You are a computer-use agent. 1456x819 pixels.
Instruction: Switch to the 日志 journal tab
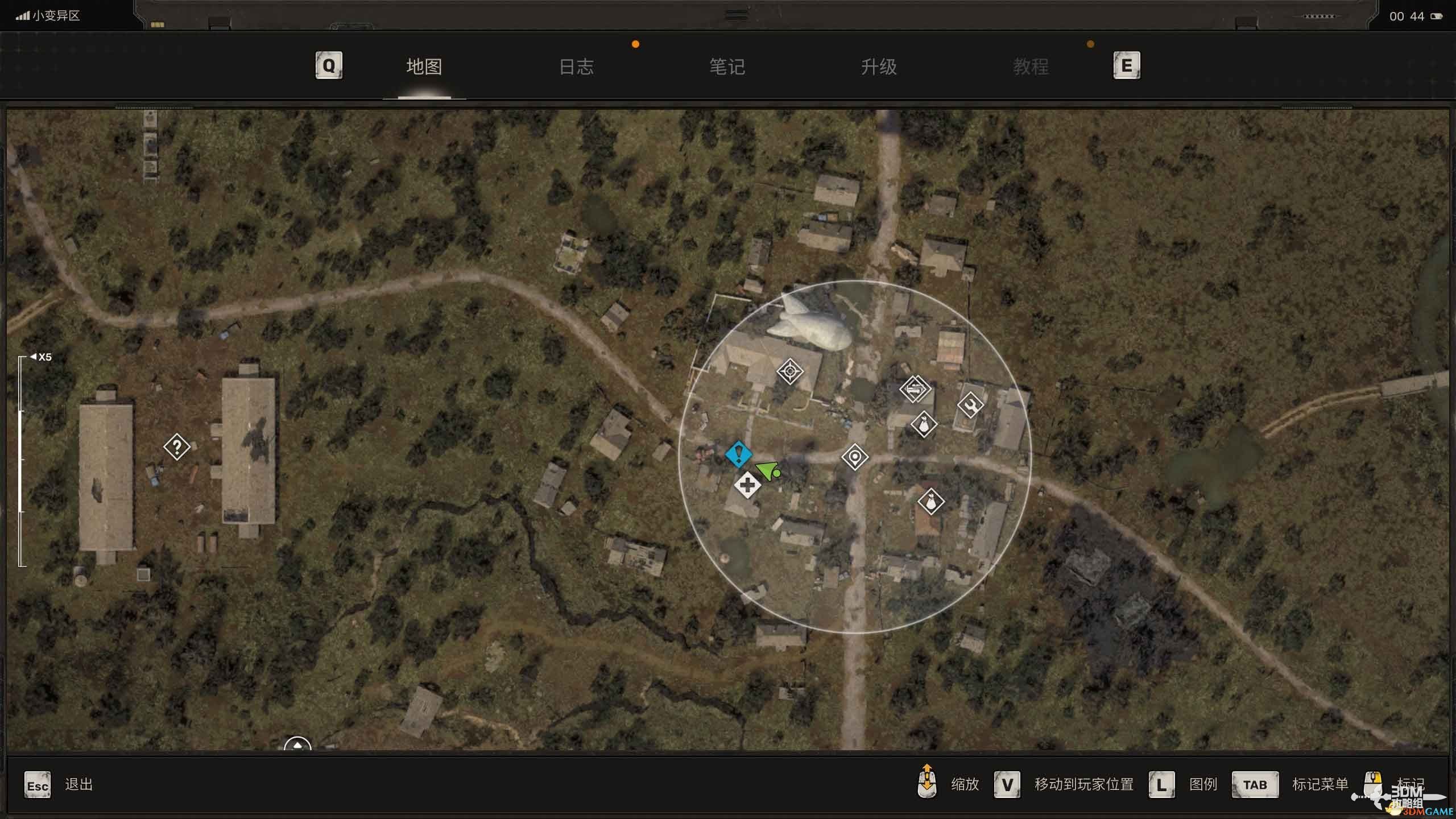[x=576, y=67]
